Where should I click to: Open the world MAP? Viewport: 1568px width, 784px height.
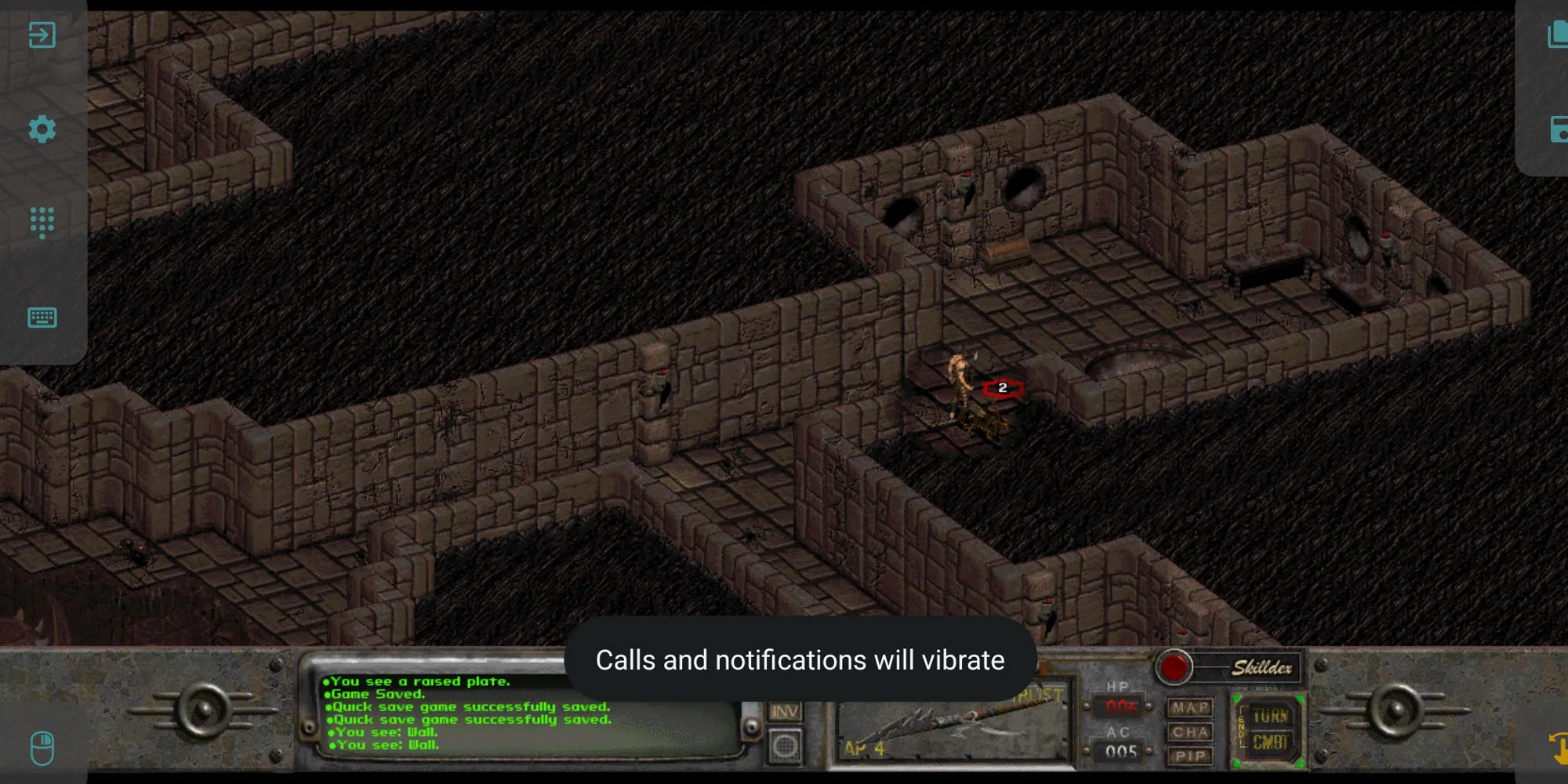(1190, 708)
